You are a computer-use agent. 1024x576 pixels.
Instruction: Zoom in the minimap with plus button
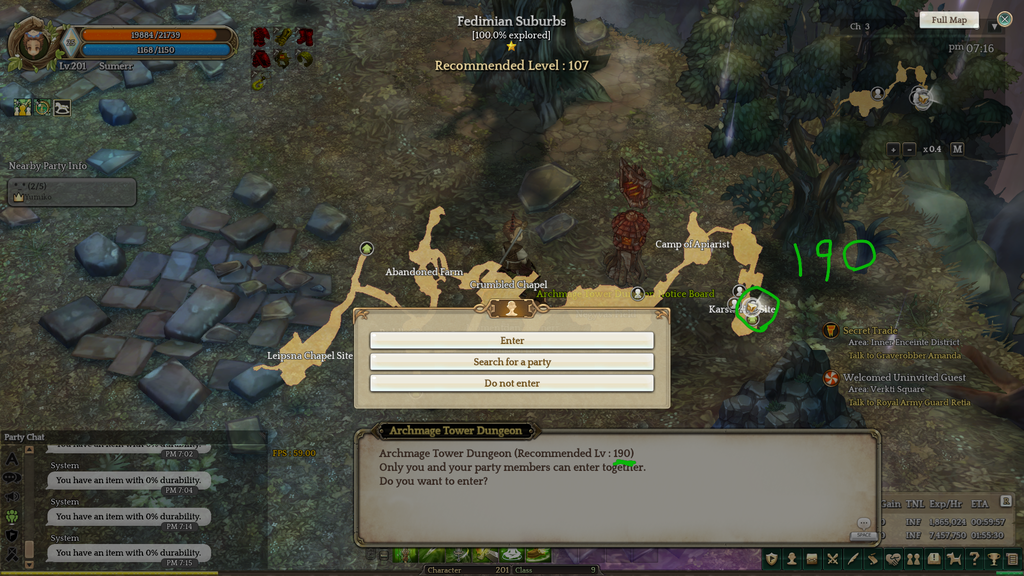point(893,149)
